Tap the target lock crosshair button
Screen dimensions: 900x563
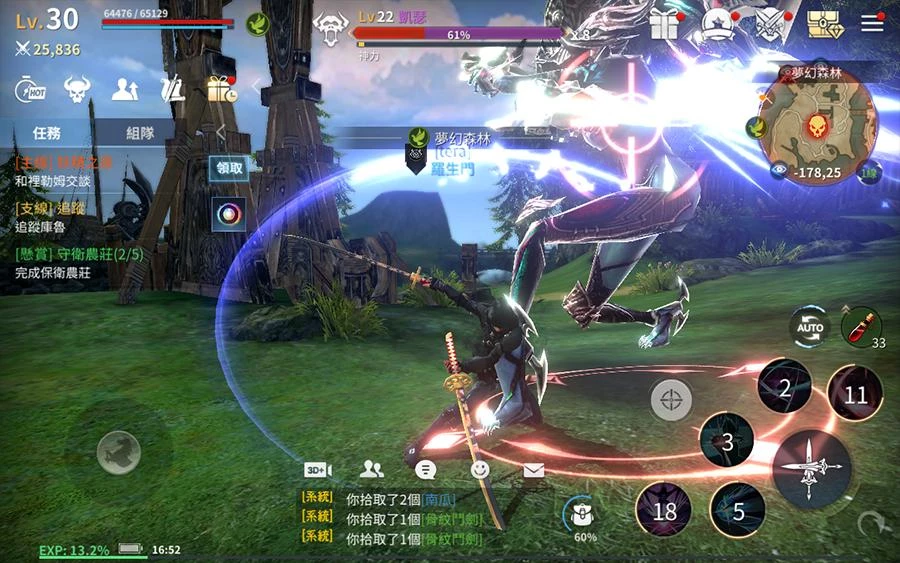pos(671,401)
